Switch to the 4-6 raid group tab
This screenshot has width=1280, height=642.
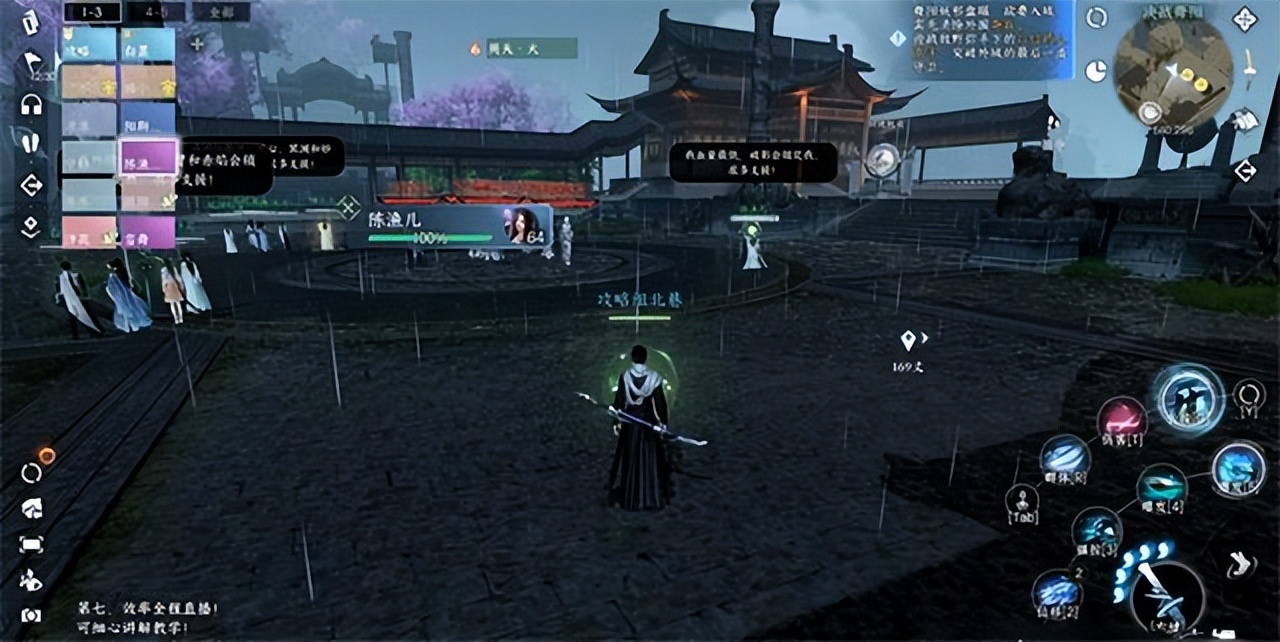click(157, 12)
